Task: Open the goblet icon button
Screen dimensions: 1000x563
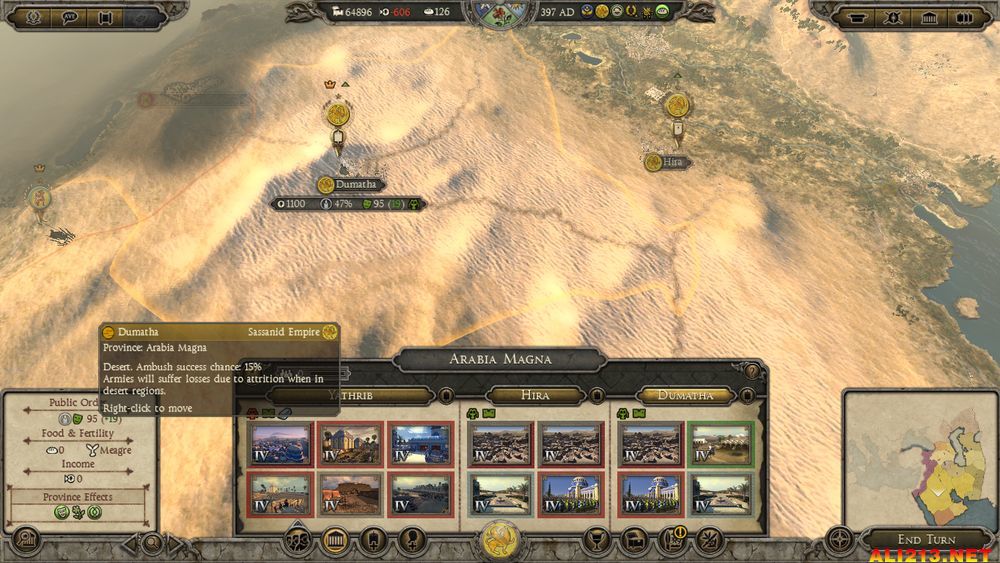Action: coord(597,540)
